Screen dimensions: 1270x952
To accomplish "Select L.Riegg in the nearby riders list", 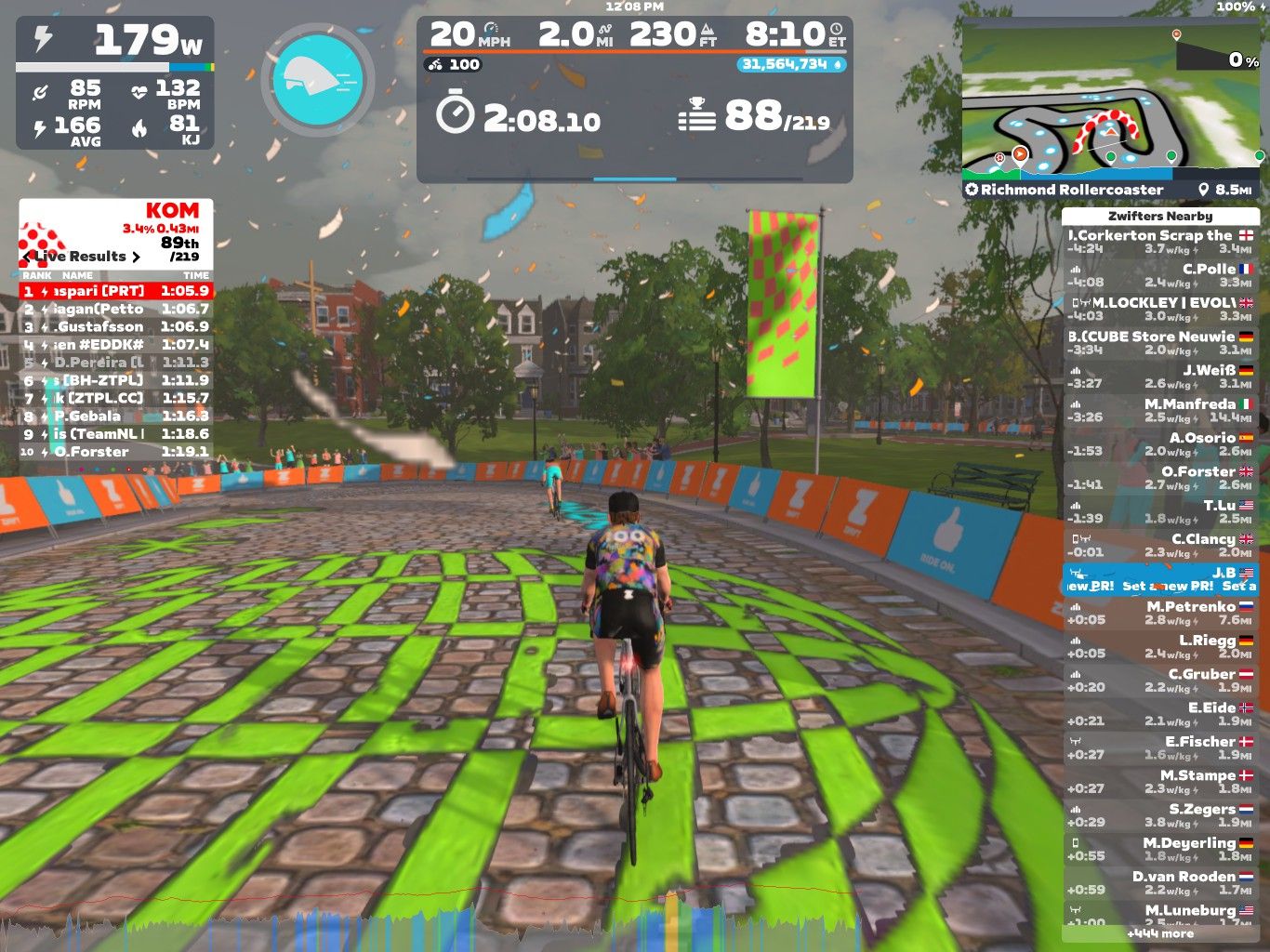I will click(x=1160, y=646).
